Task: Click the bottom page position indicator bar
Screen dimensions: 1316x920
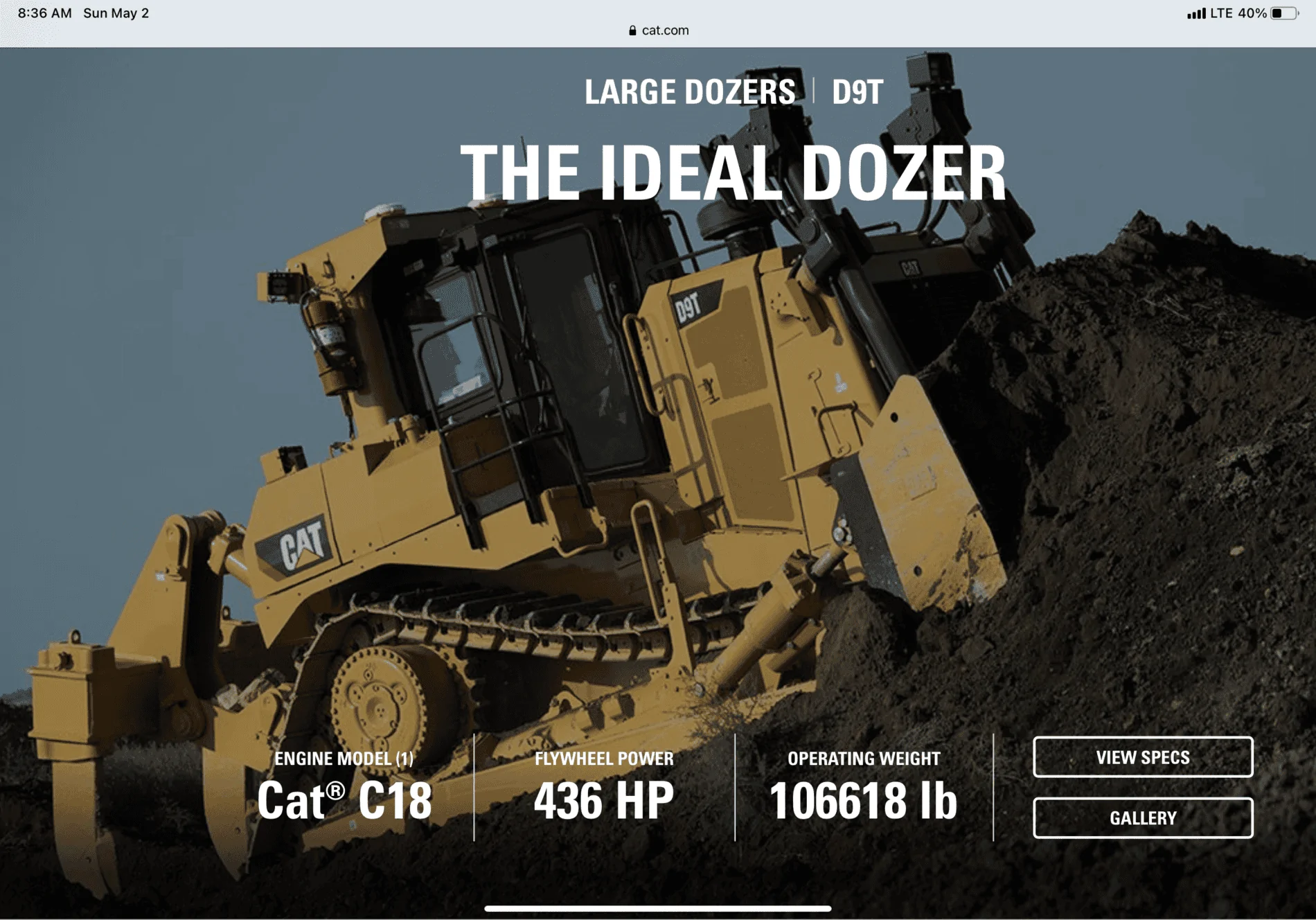Action: click(x=658, y=909)
